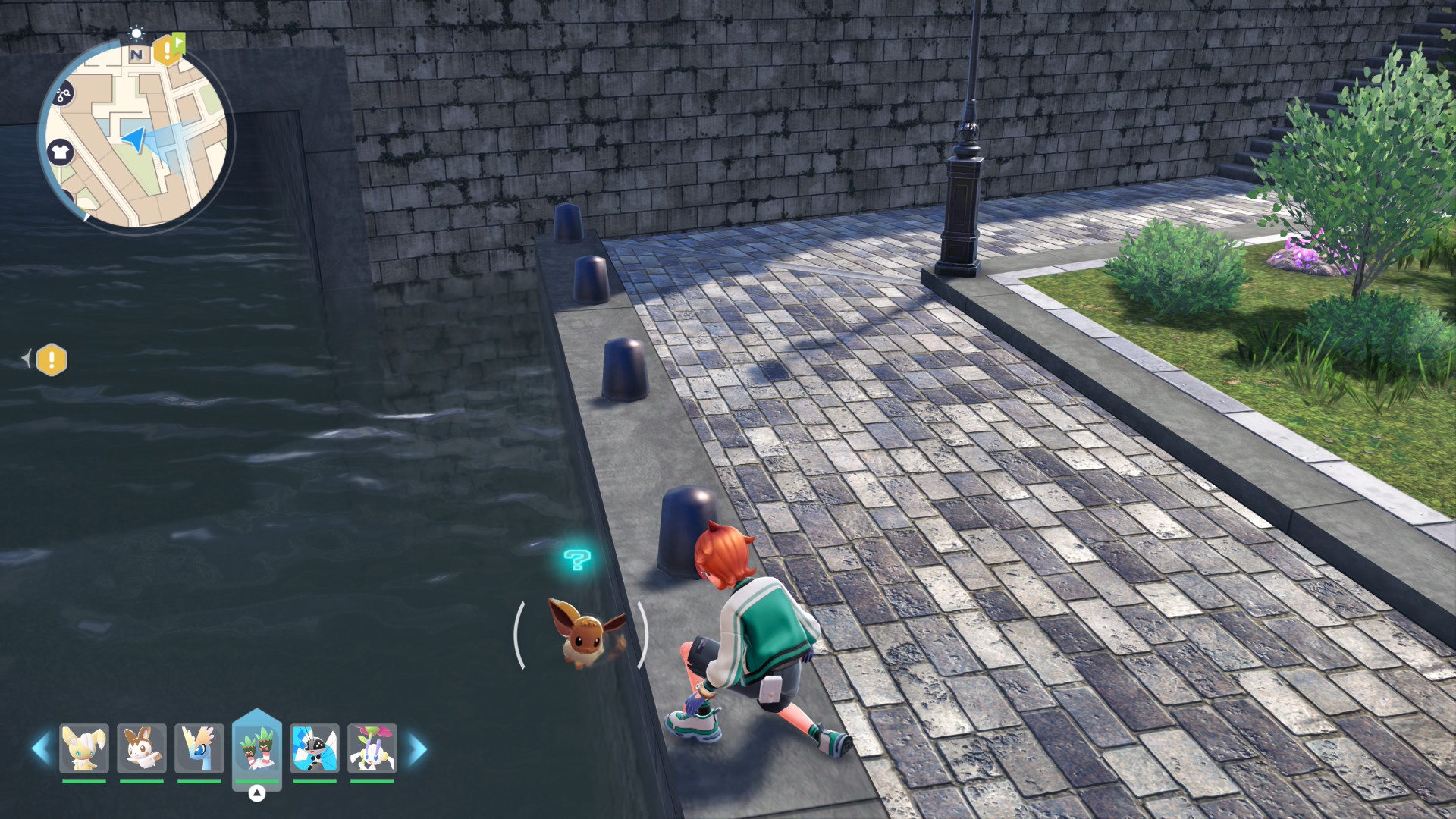
Task: Click the left arrow beside the party bar
Action: click(x=41, y=748)
